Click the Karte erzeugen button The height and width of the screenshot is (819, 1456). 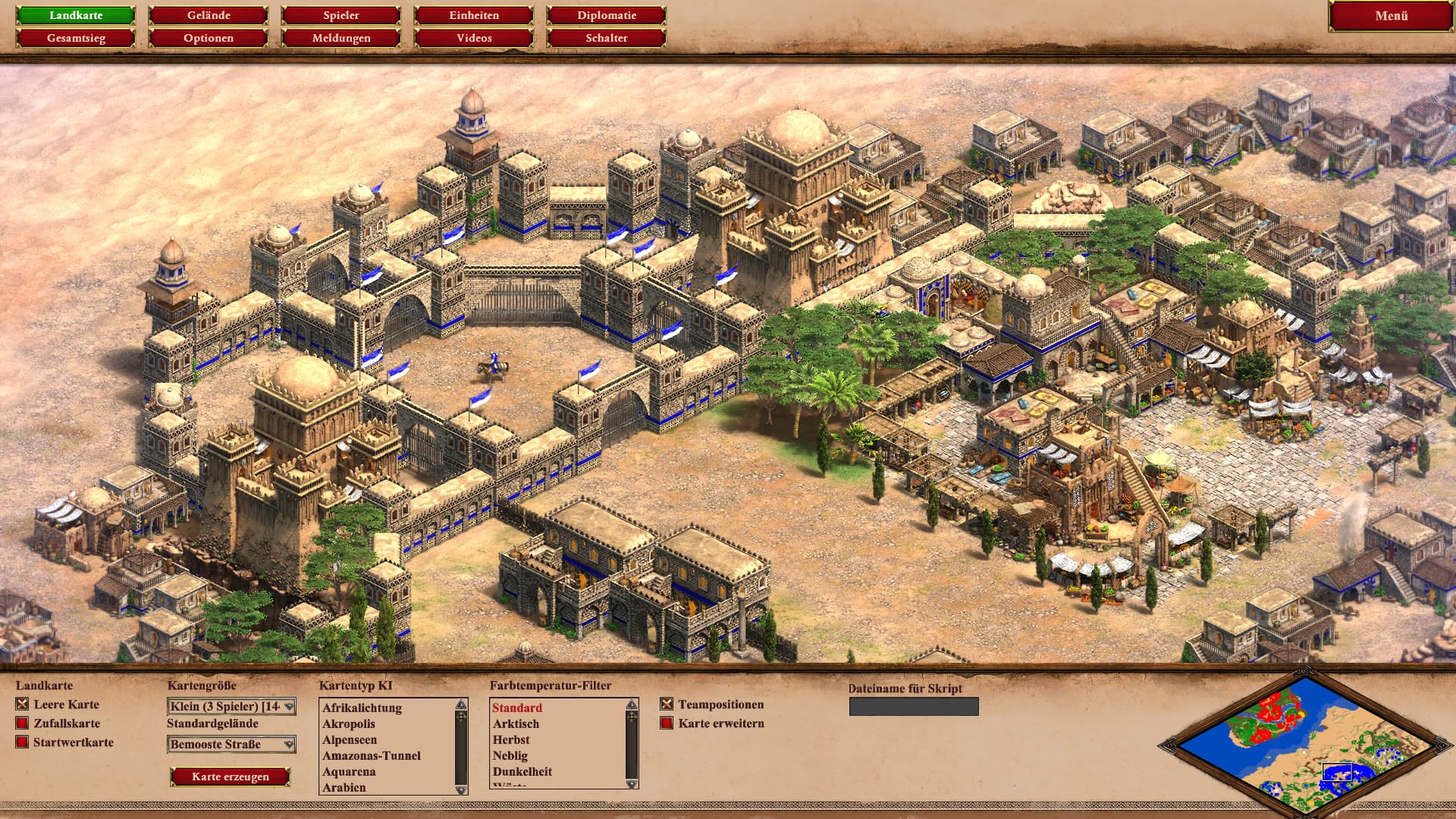231,777
